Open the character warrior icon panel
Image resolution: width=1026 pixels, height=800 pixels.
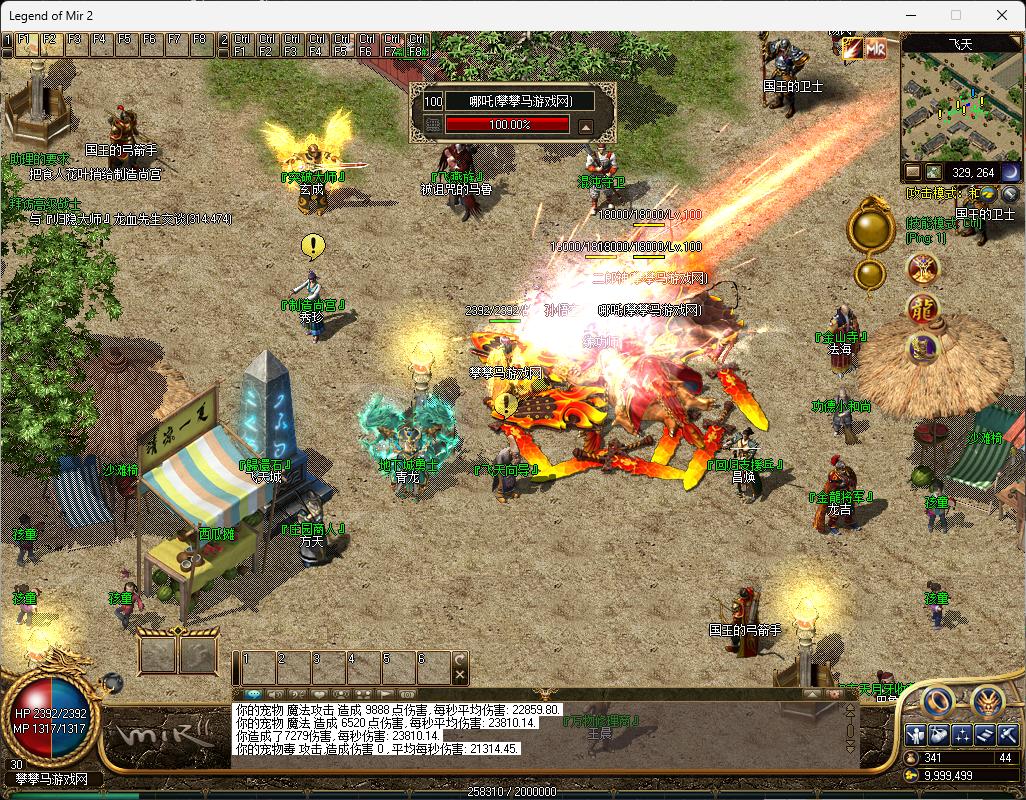coord(916,736)
